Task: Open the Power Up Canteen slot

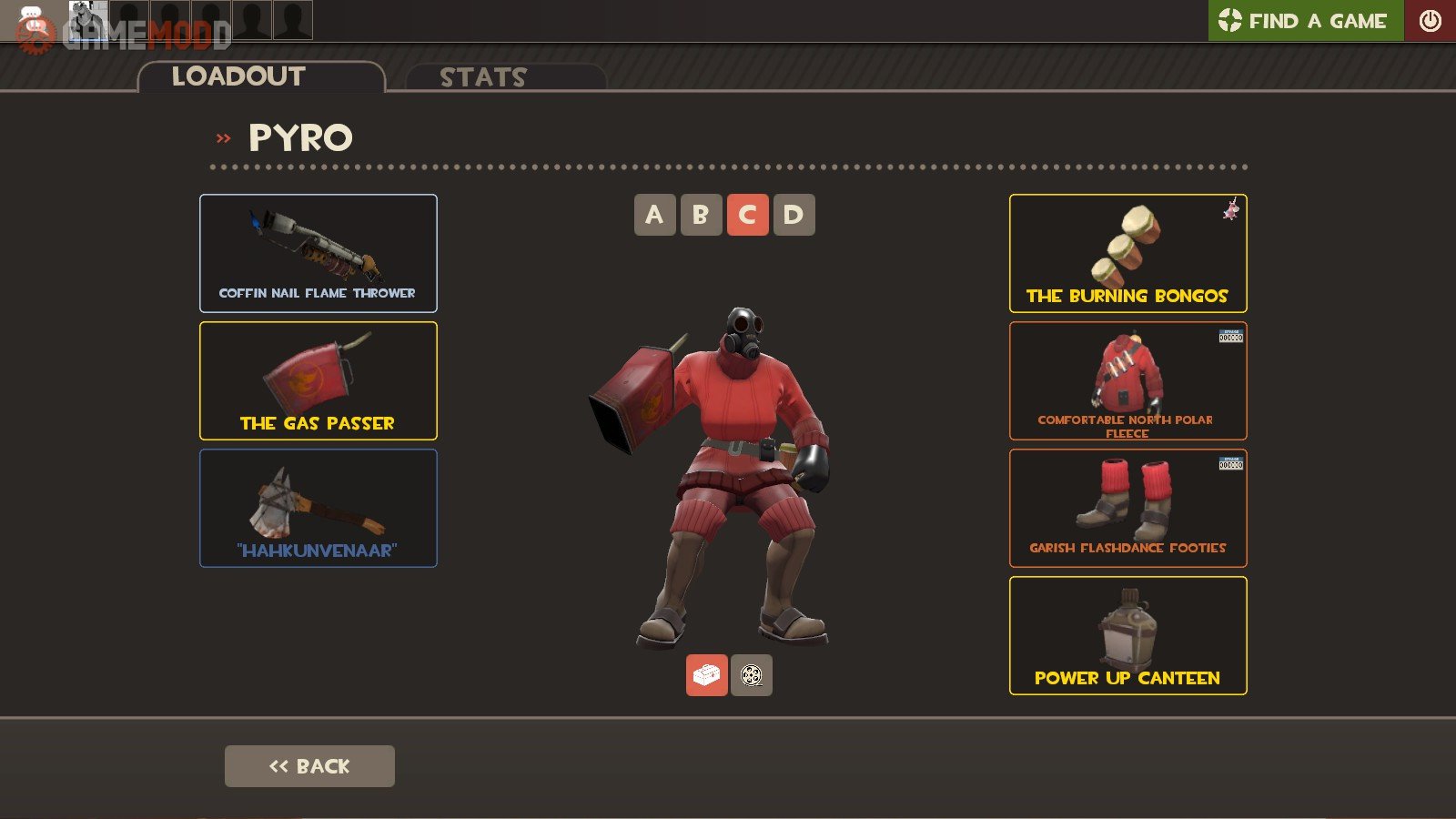Action: coord(1127,635)
